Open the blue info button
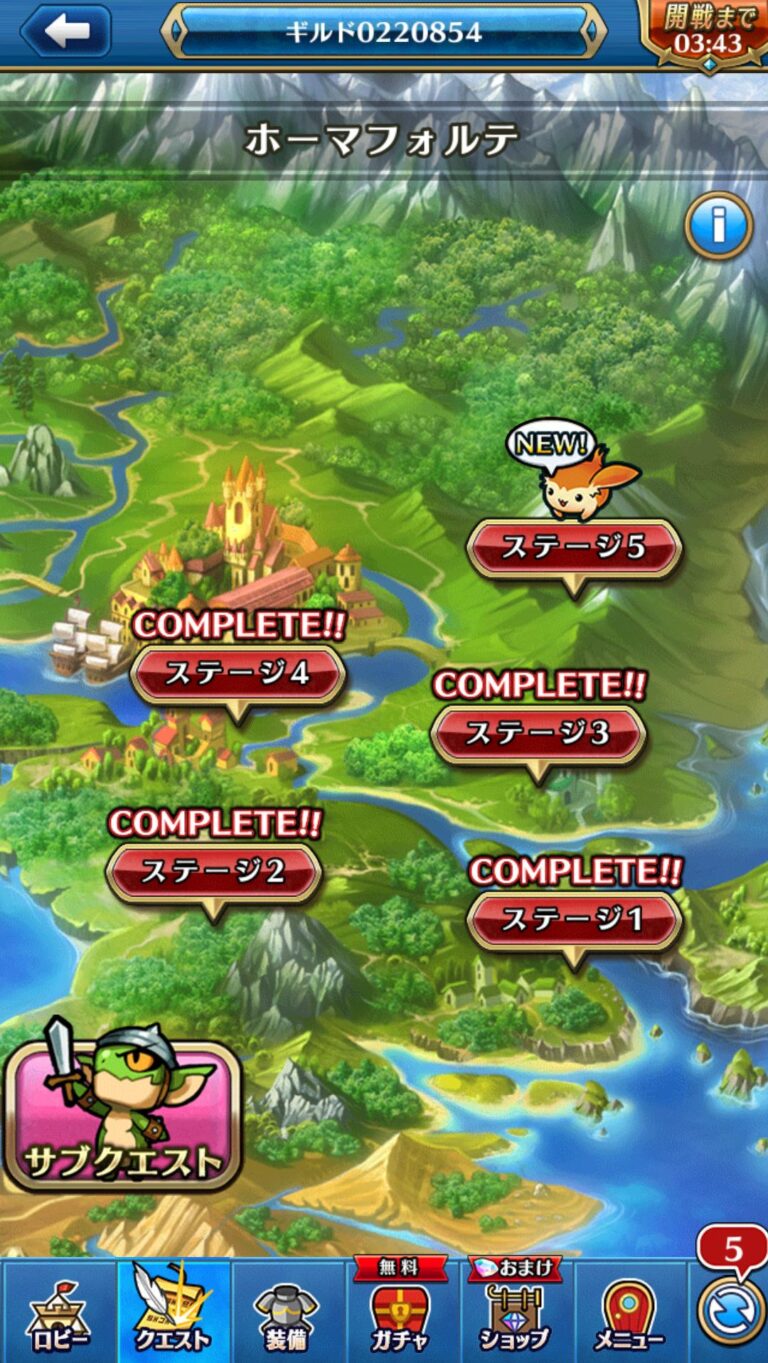 (x=718, y=226)
